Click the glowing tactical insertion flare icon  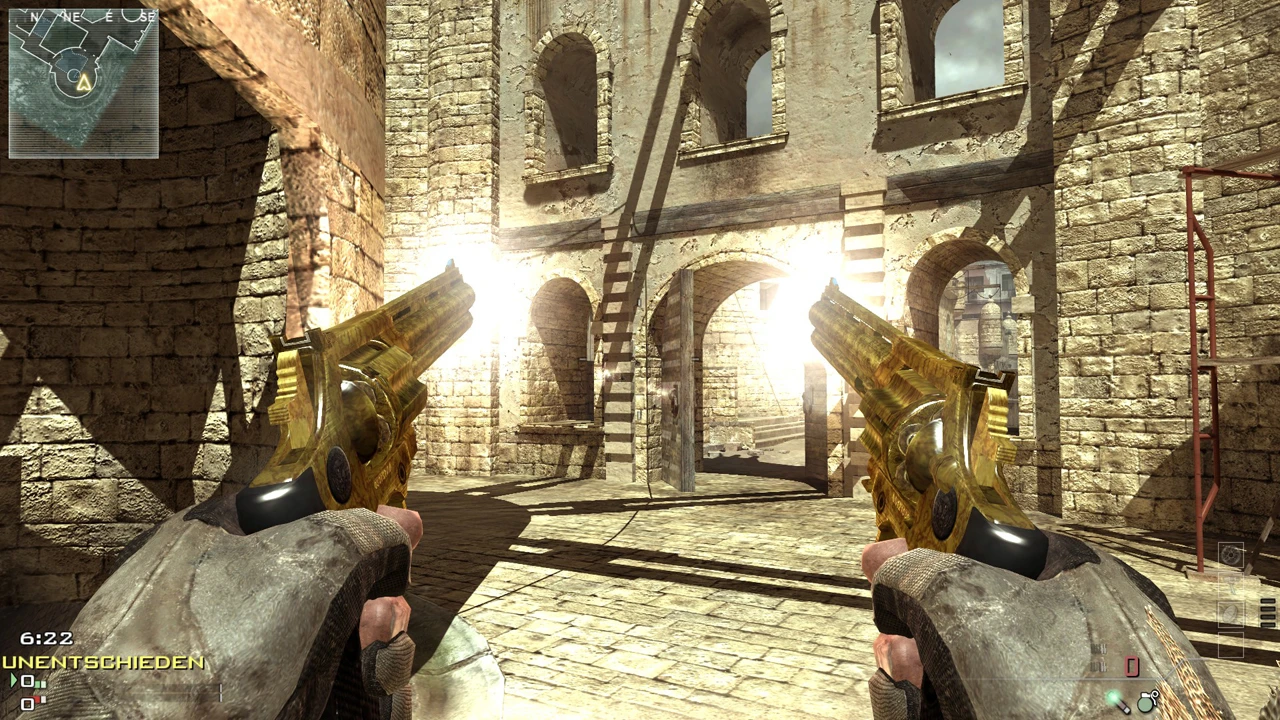pos(1115,702)
